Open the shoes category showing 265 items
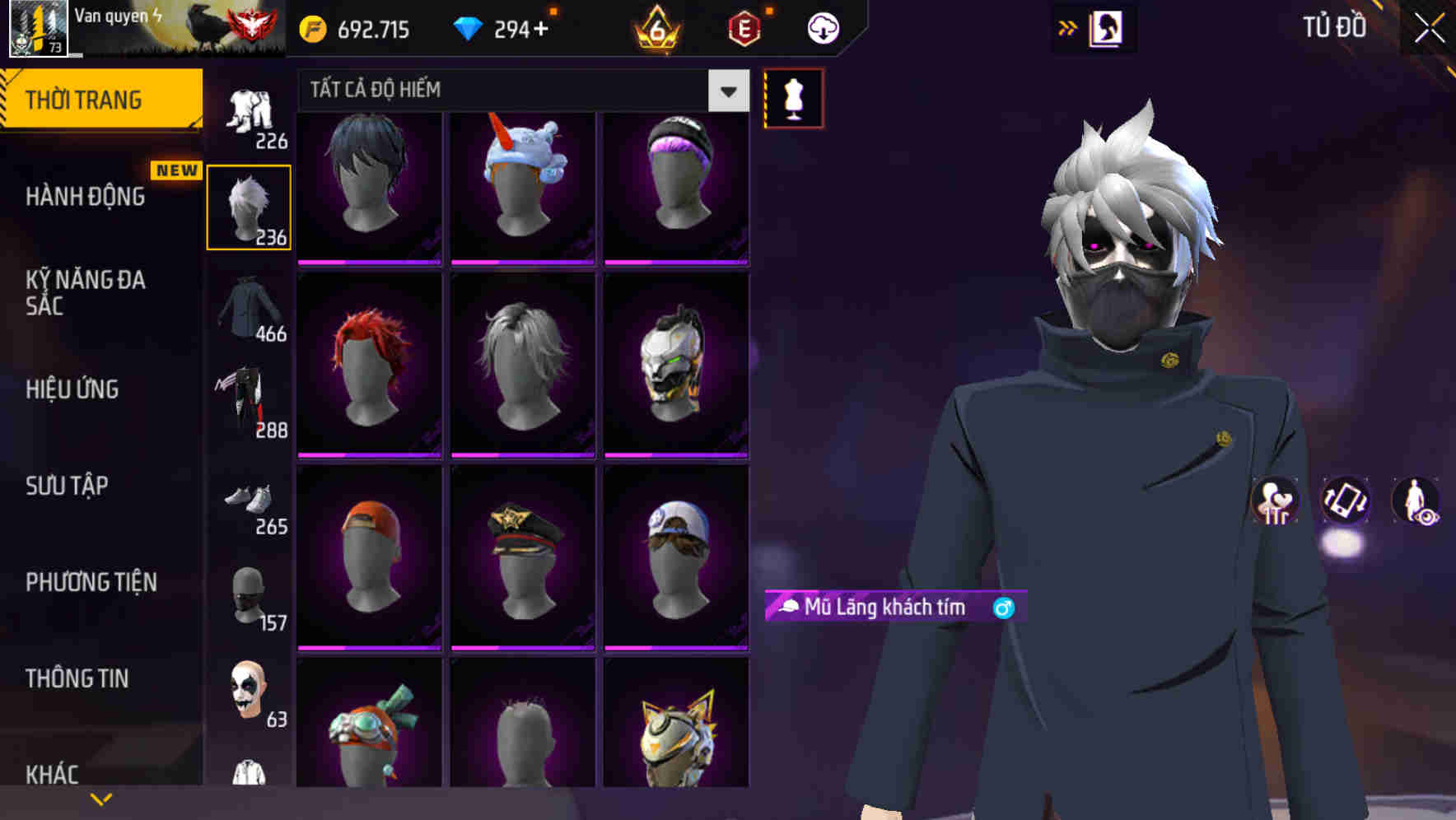This screenshot has width=1456, height=820. pyautogui.click(x=248, y=504)
